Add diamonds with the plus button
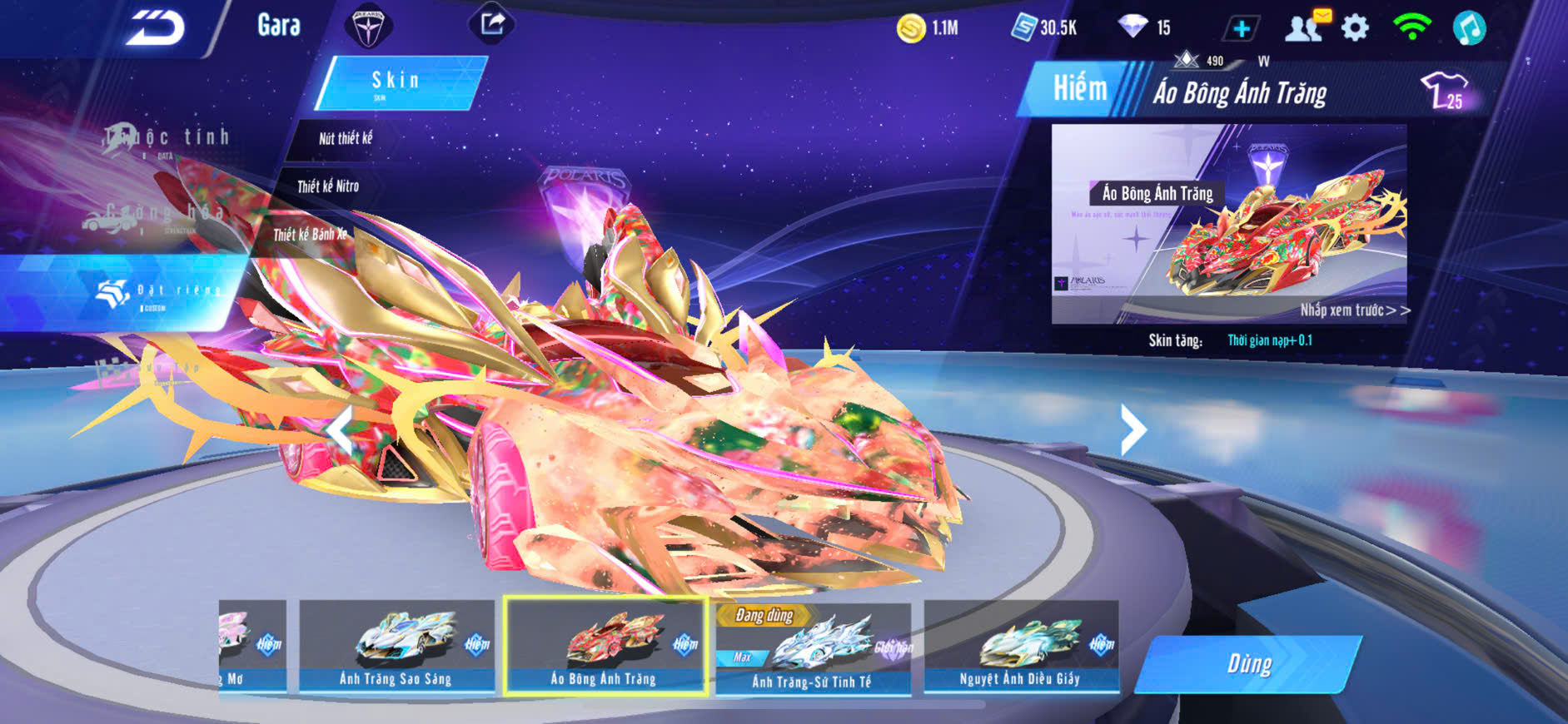This screenshot has width=1568, height=724. (1241, 29)
